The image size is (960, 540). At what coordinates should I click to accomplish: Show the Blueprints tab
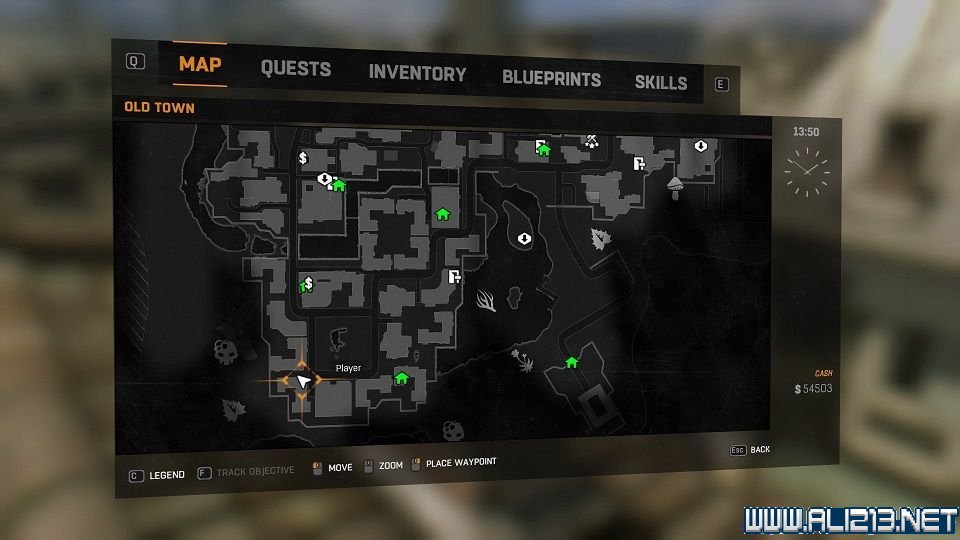click(551, 78)
